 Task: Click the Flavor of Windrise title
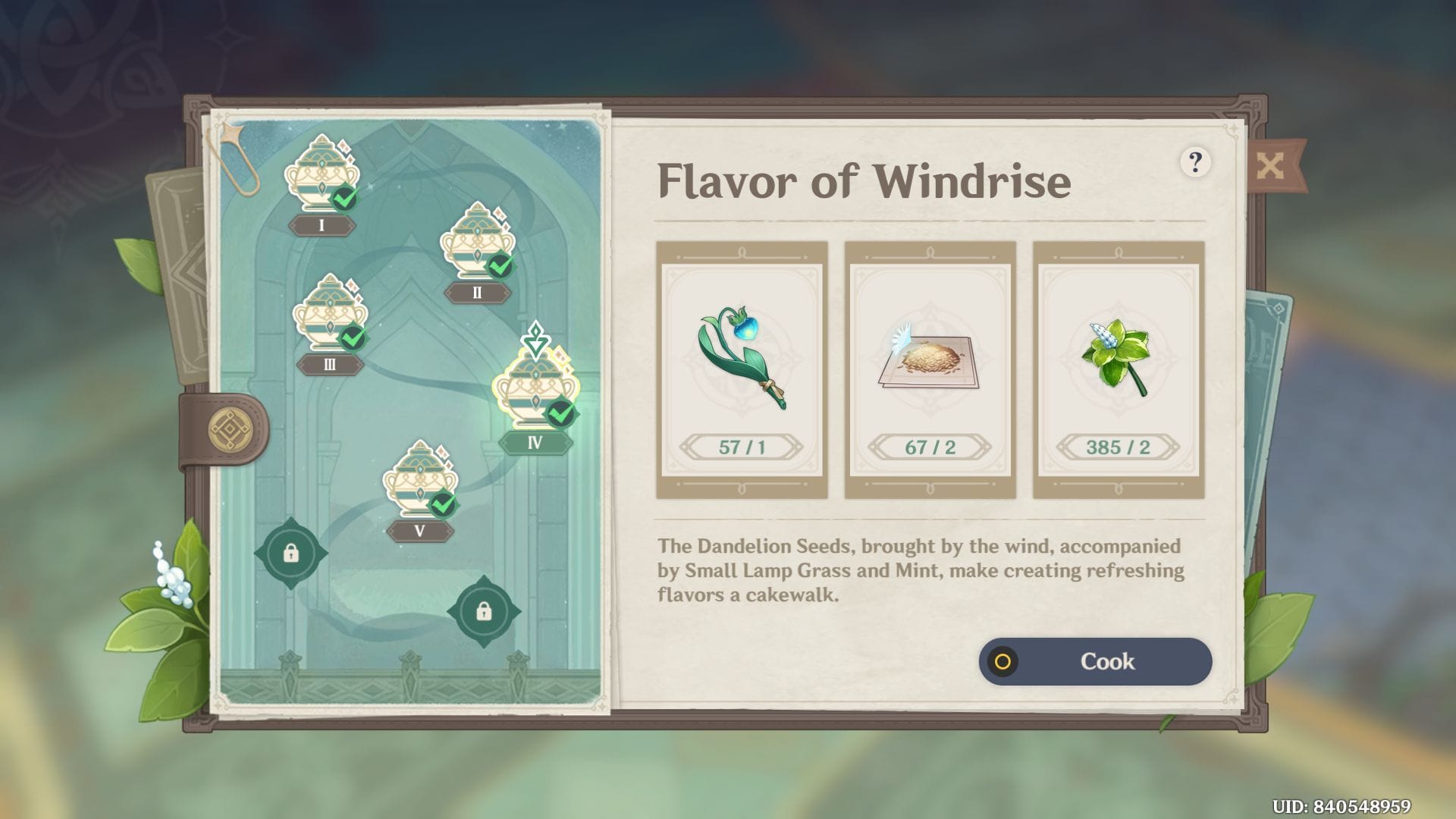[x=864, y=180]
